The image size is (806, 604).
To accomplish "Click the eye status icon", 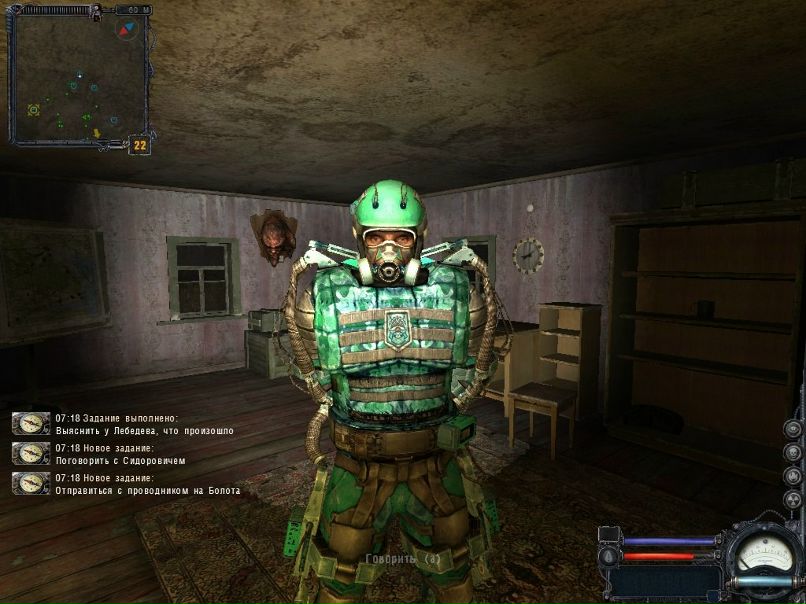I will coord(793,429).
